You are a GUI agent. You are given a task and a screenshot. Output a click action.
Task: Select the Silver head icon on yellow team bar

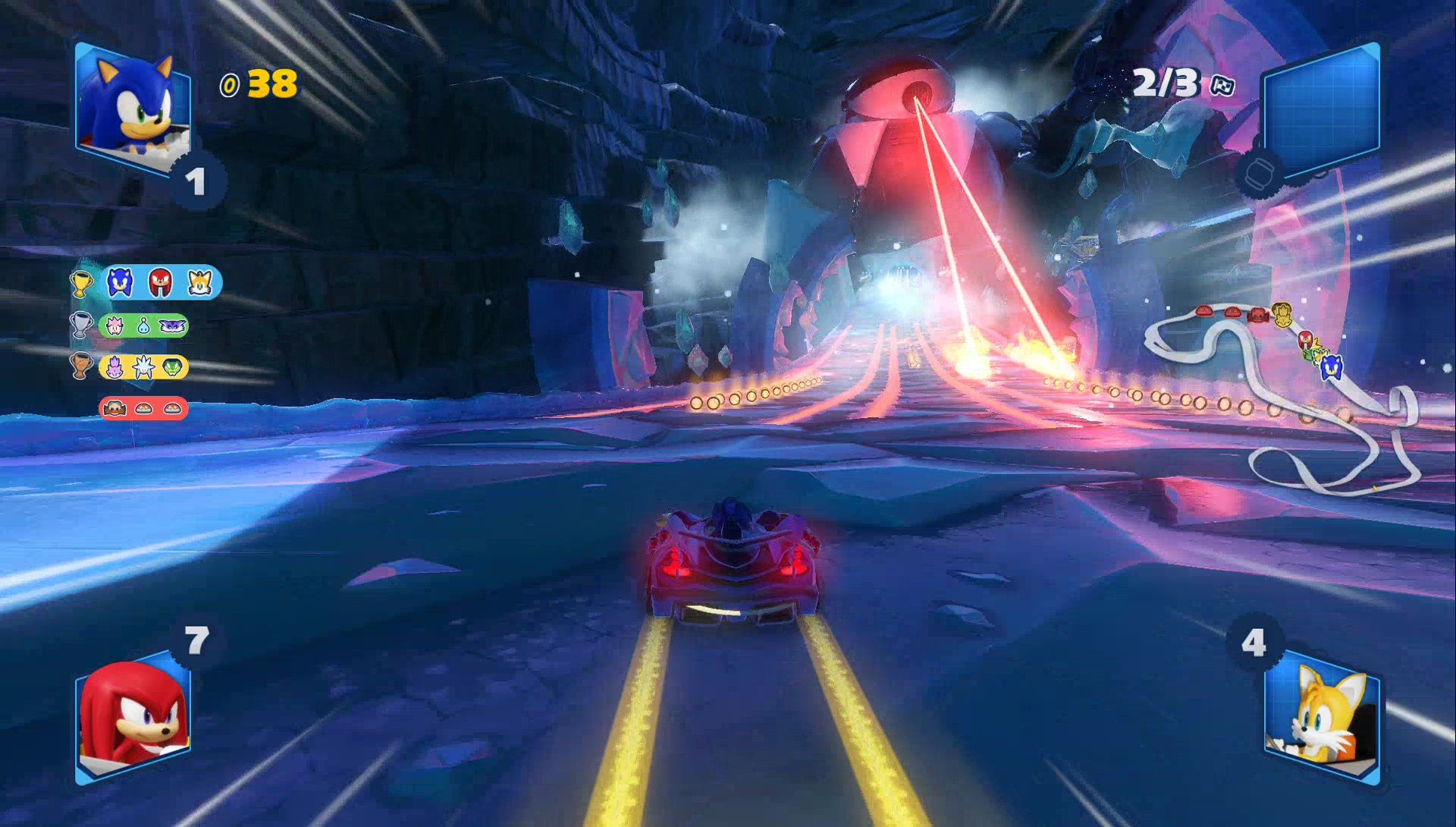[144, 366]
